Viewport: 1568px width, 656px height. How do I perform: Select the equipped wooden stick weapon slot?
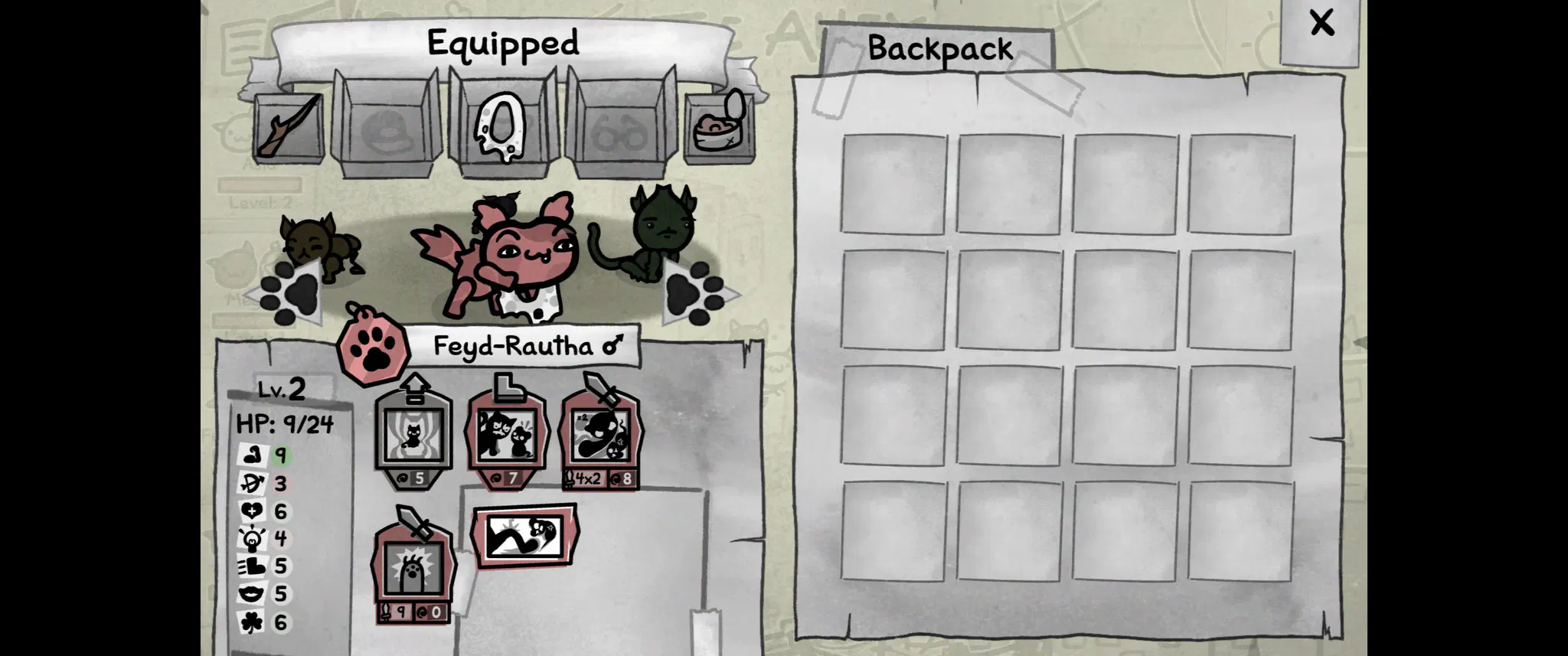[288, 127]
